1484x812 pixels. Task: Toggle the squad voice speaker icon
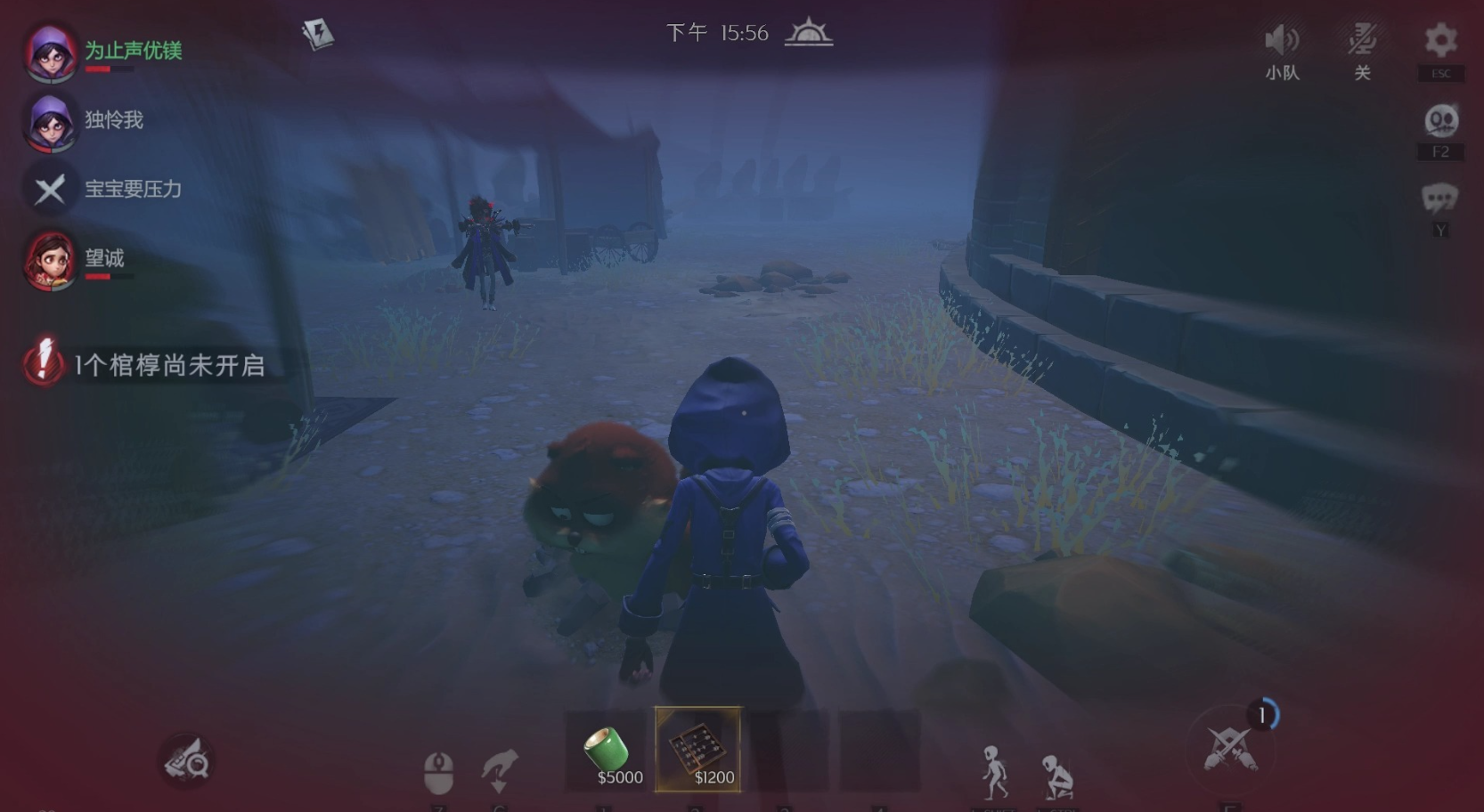tap(1282, 41)
